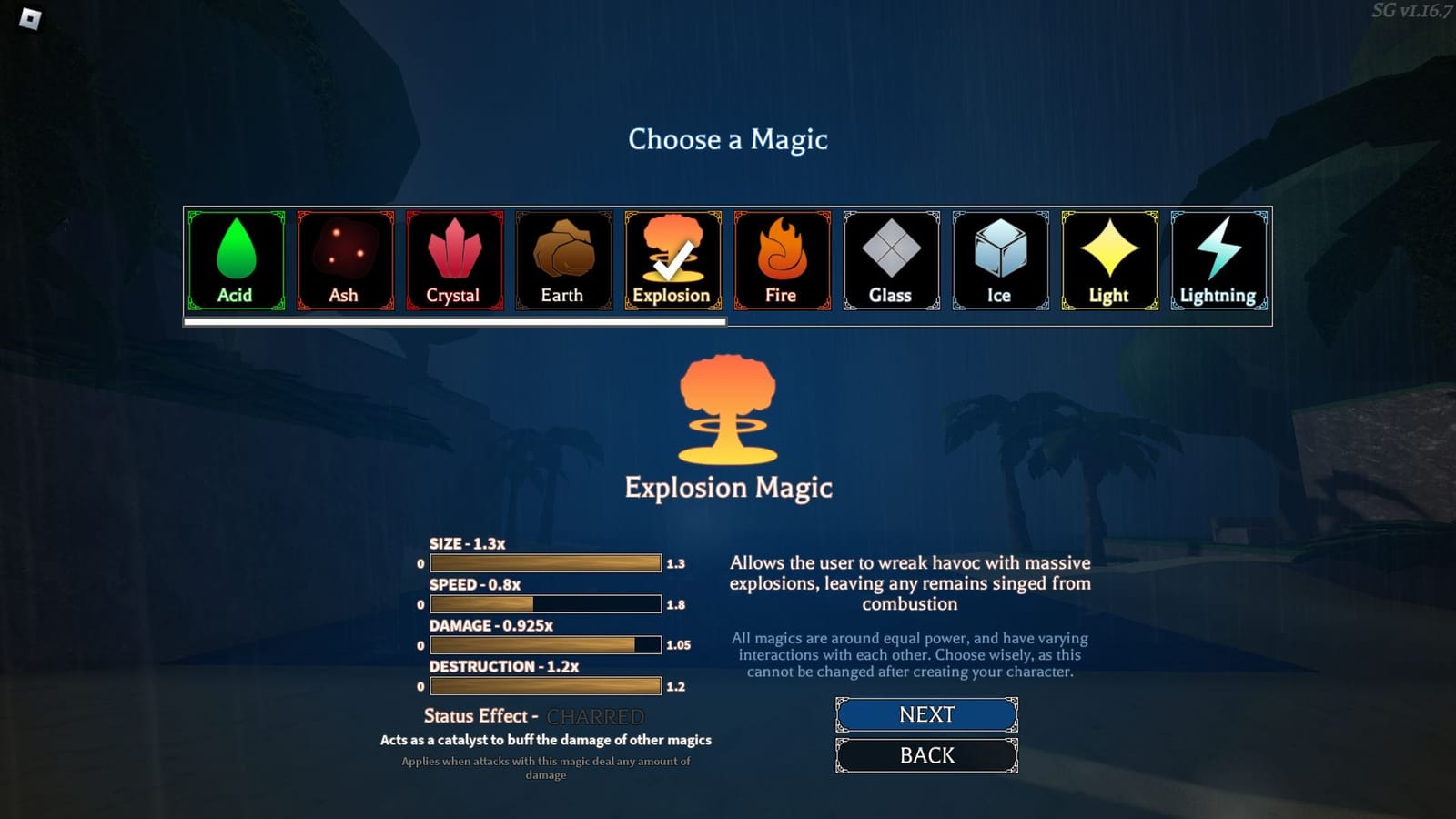Screen dimensions: 1456x819
Task: Click the SIZE 1.3x stat bar
Action: pyautogui.click(x=544, y=562)
